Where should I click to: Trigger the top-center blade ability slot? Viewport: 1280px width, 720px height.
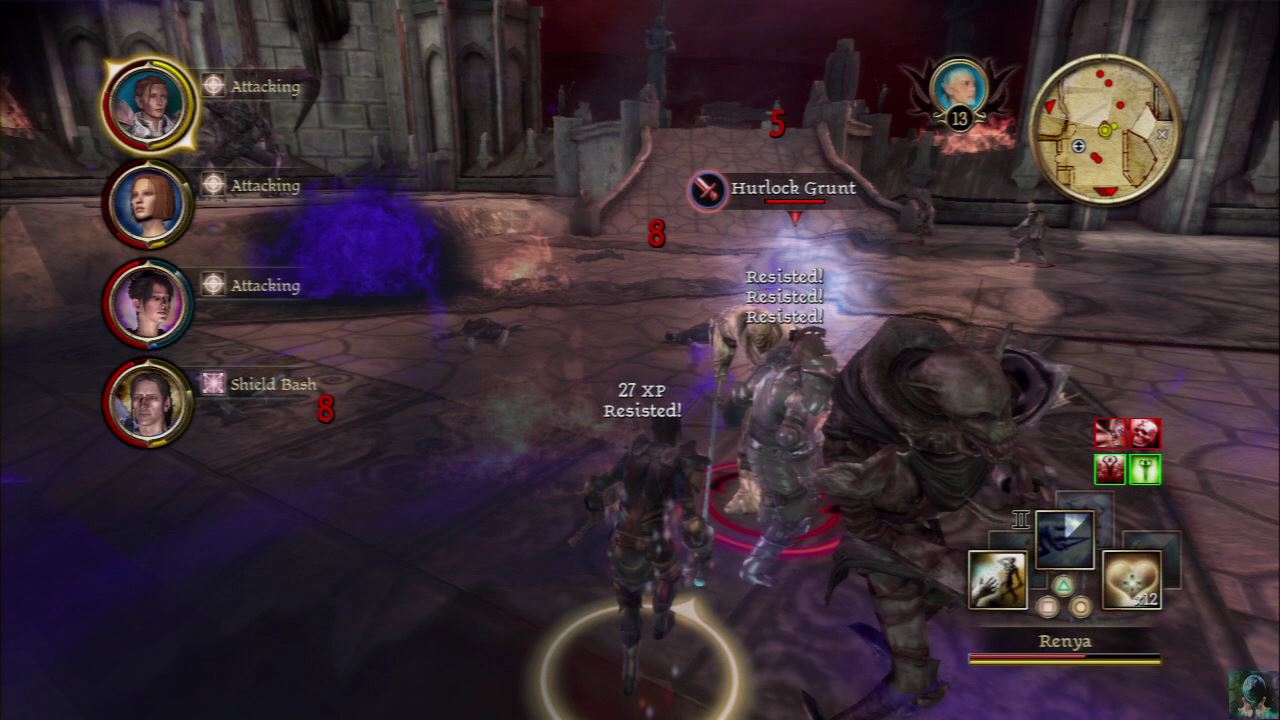tap(1064, 540)
